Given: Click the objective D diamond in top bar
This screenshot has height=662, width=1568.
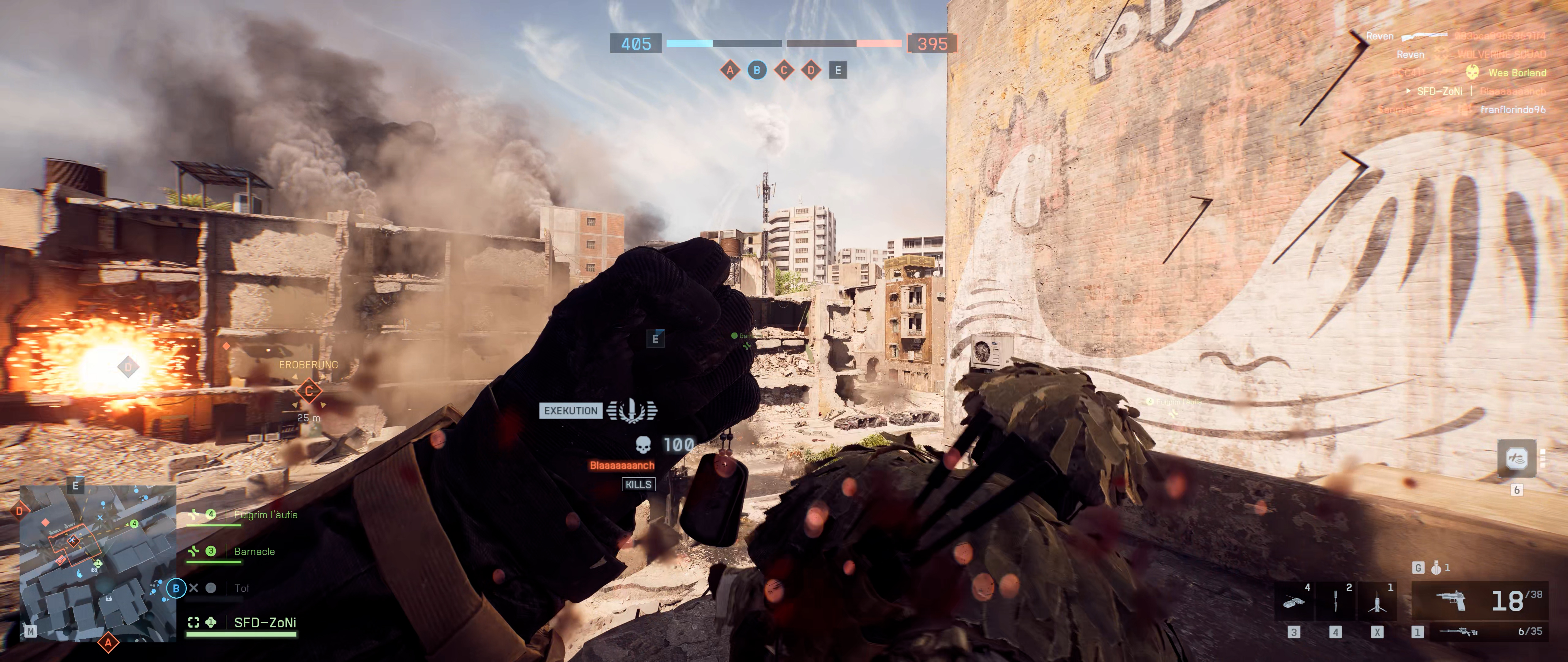Looking at the screenshot, I should point(811,70).
